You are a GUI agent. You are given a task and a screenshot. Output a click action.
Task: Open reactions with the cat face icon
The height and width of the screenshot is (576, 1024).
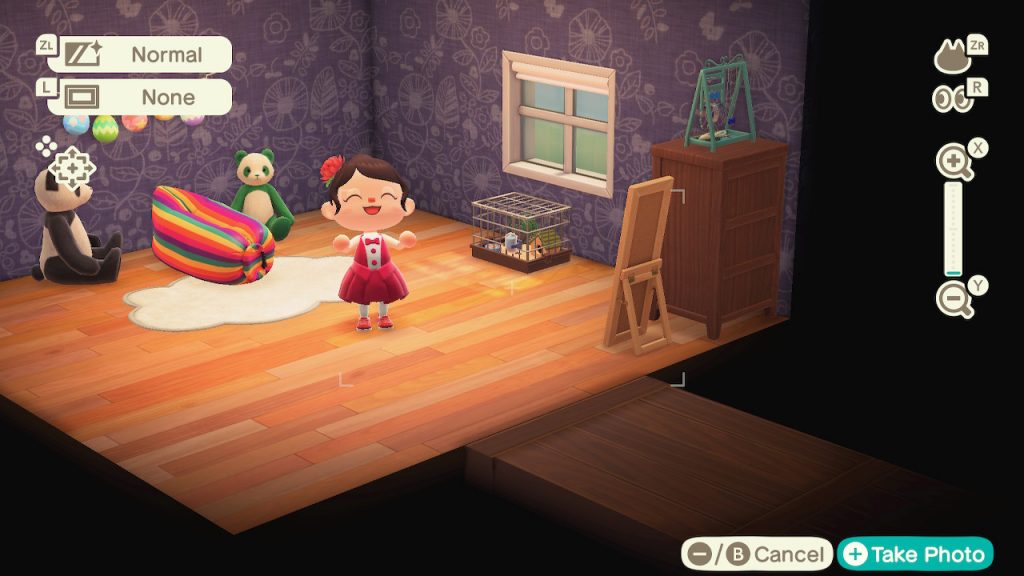click(953, 56)
